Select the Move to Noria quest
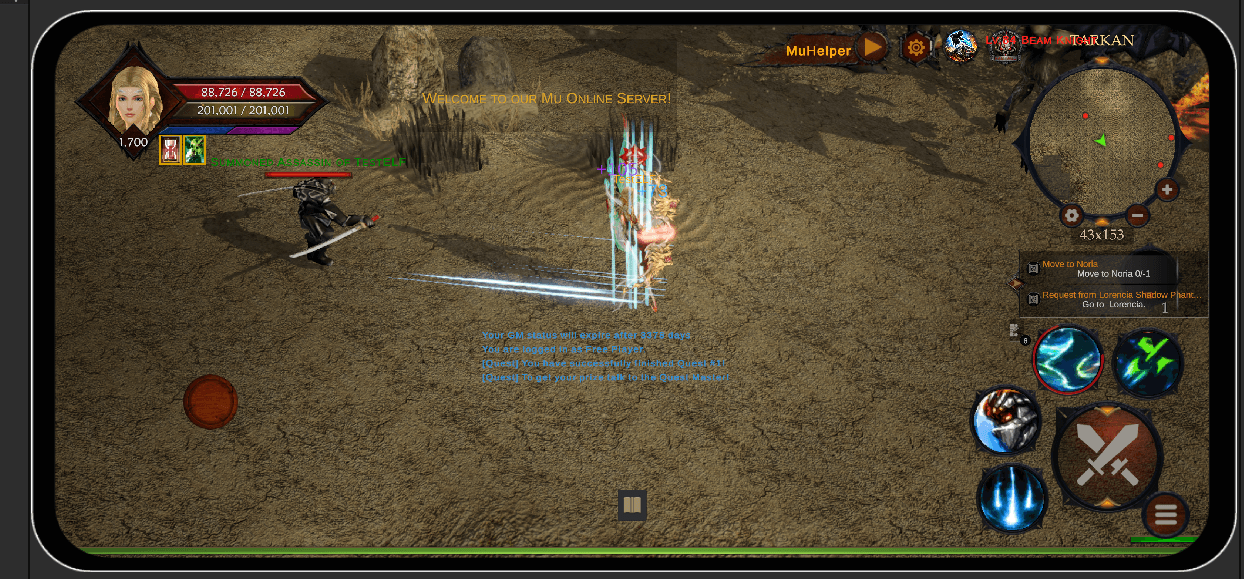The height and width of the screenshot is (579, 1244). [1100, 268]
